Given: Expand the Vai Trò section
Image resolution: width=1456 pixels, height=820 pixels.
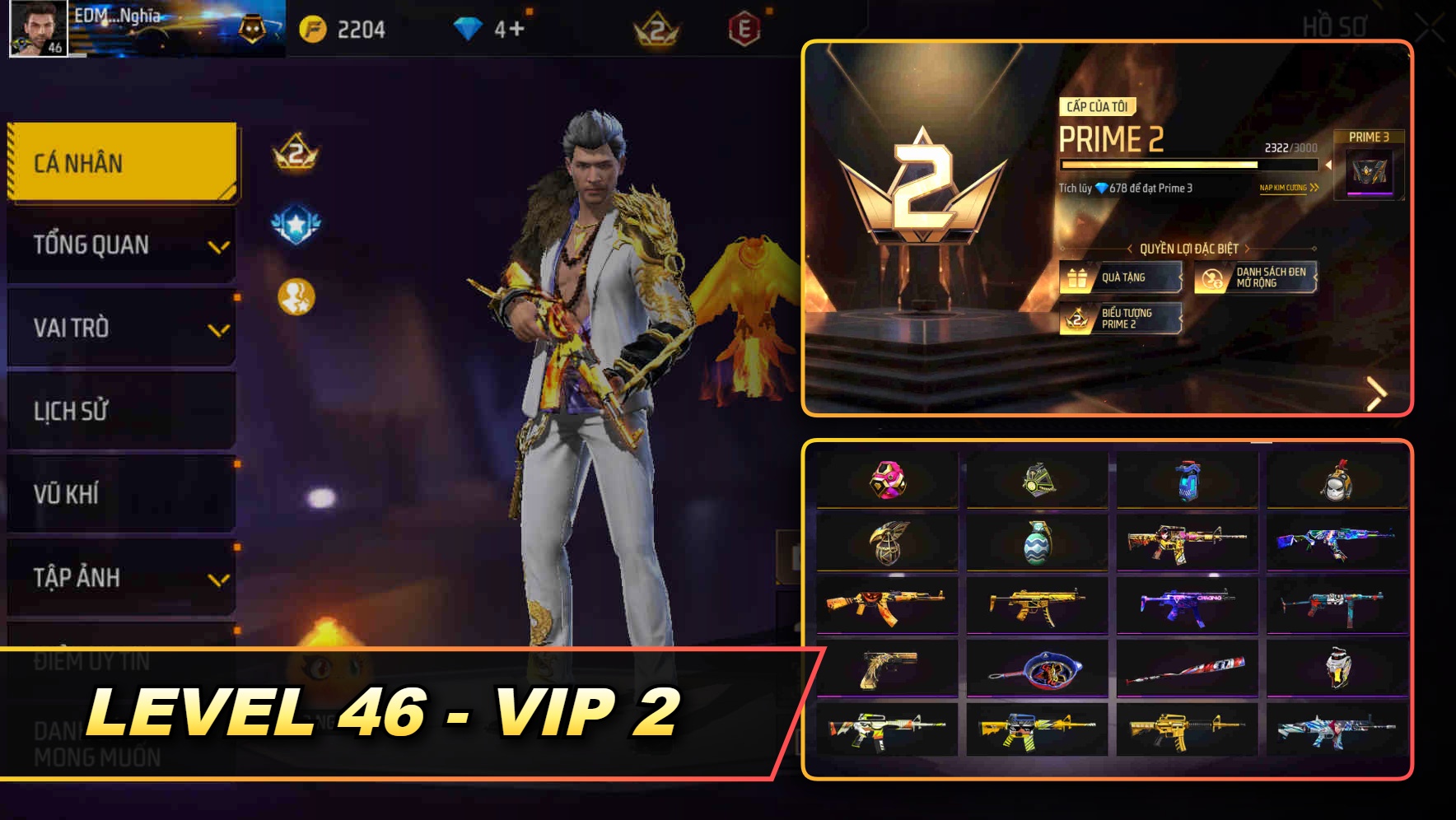Looking at the screenshot, I should (x=120, y=328).
